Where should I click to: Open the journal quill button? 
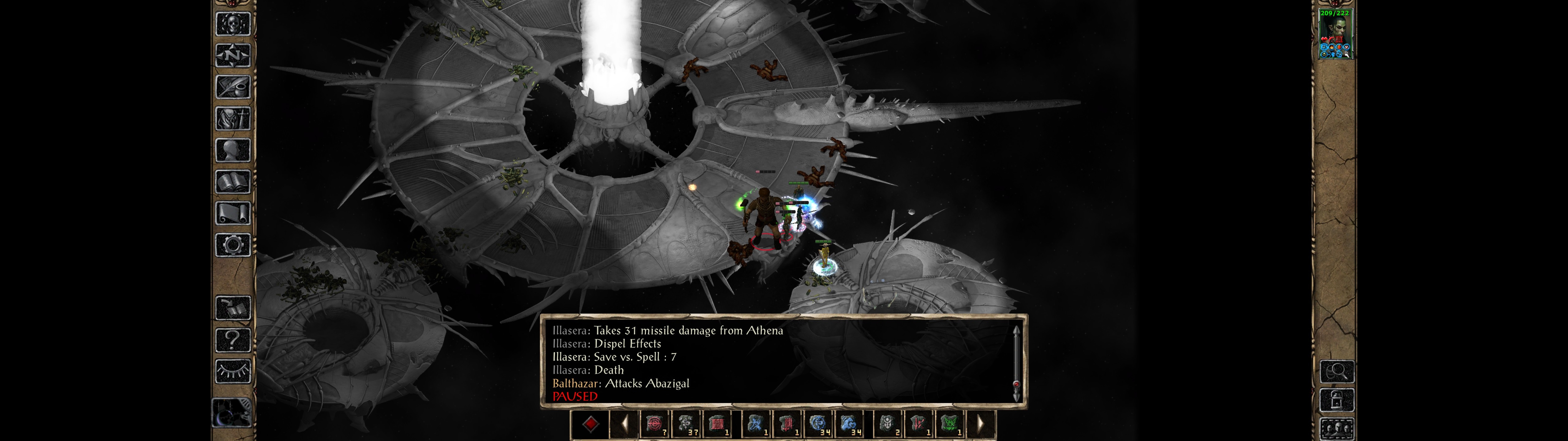pyautogui.click(x=232, y=87)
